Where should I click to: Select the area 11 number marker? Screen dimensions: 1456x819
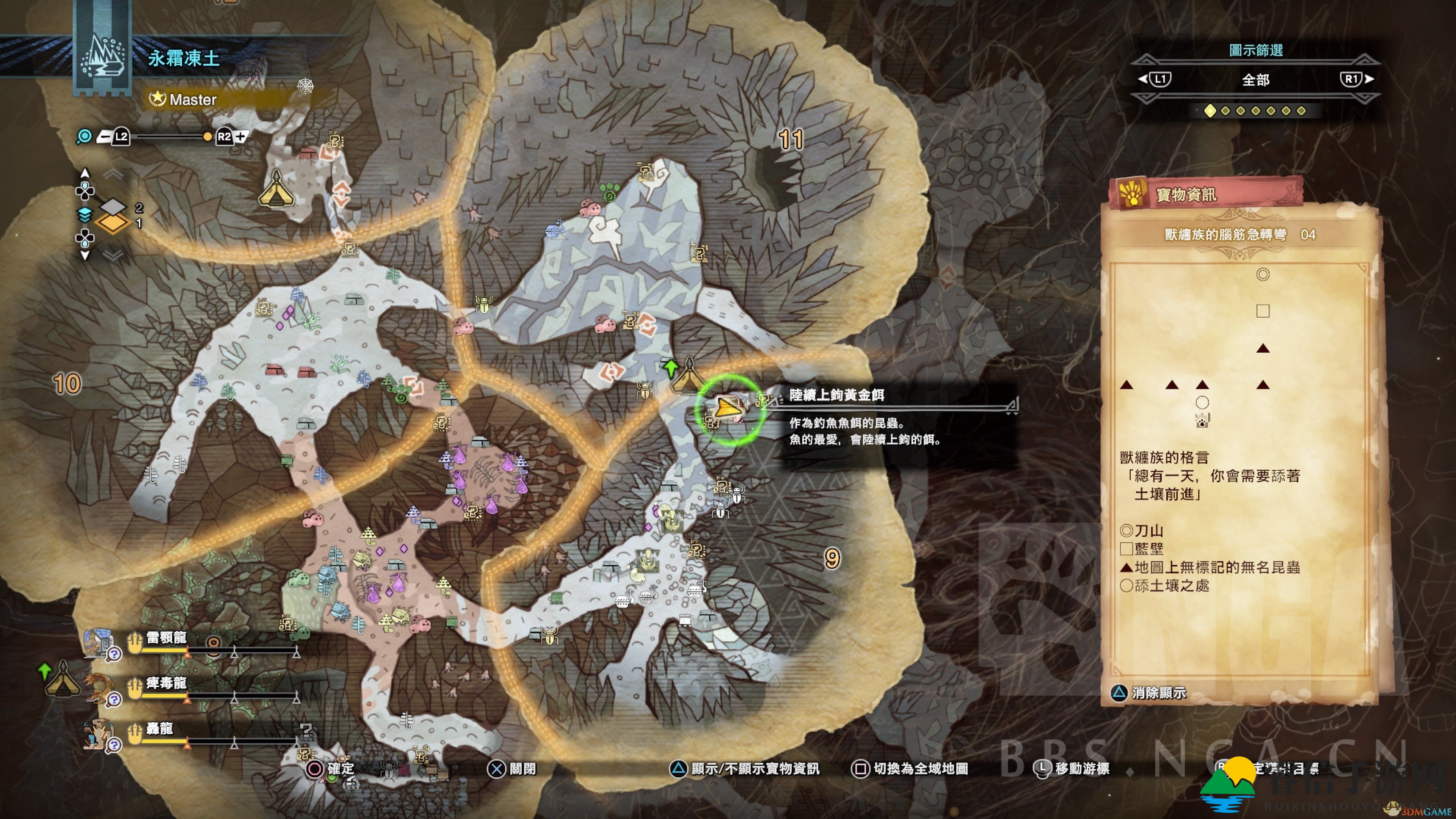(790, 139)
